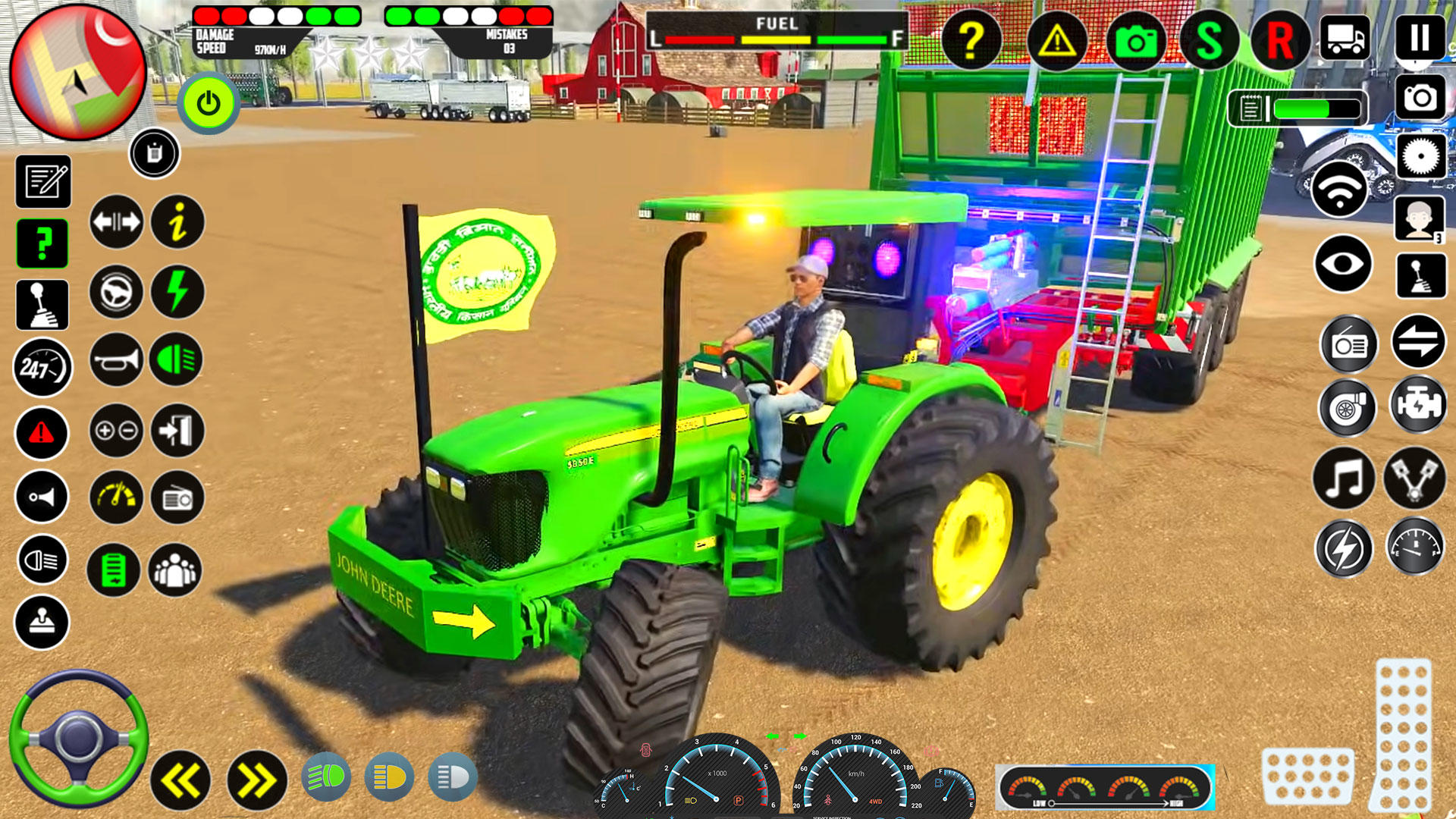Toggle the Wi-Fi connectivity icon
Viewport: 1456px width, 819px height.
(x=1338, y=188)
